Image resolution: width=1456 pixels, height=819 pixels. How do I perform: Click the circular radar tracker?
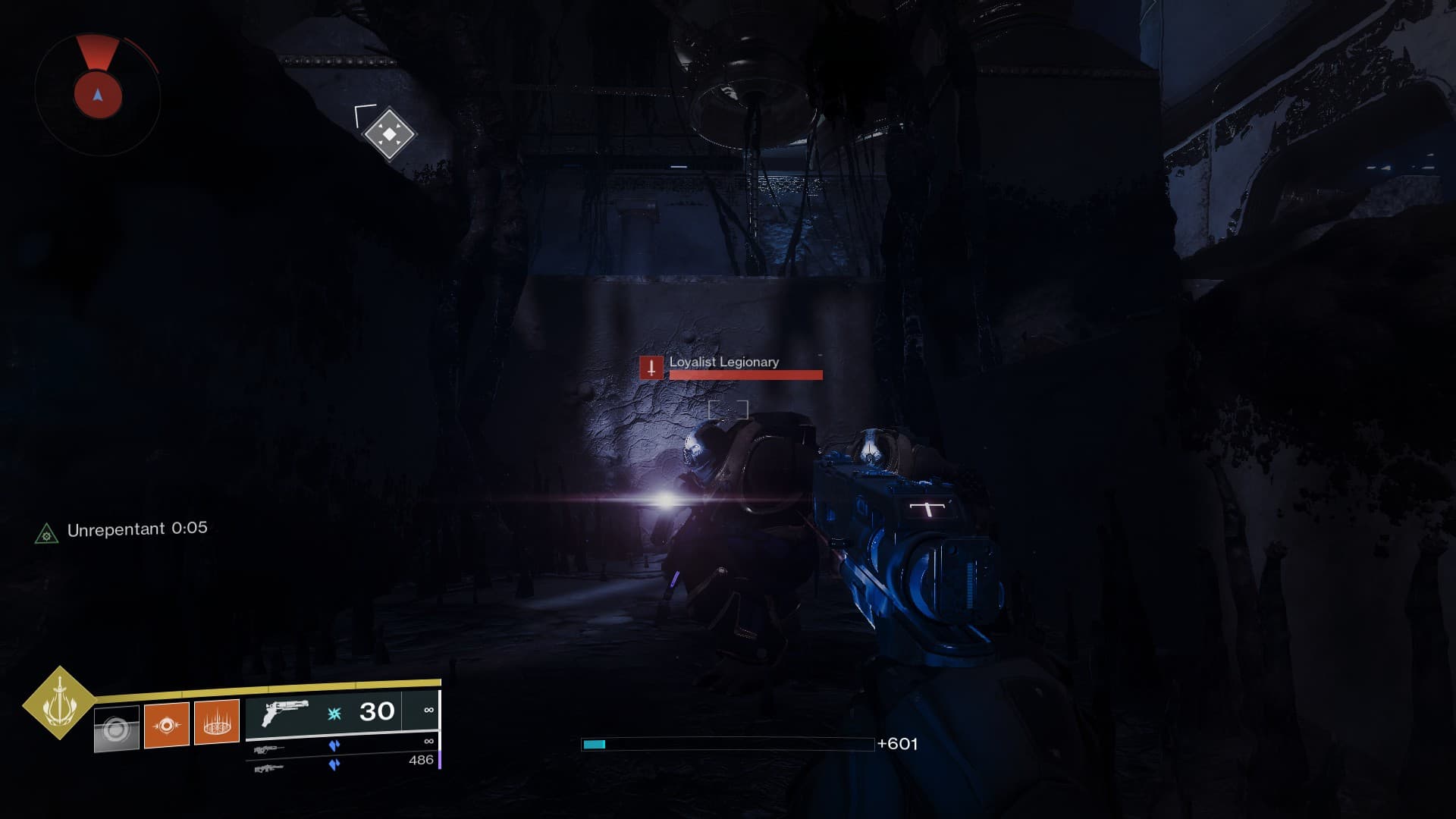tap(98, 94)
